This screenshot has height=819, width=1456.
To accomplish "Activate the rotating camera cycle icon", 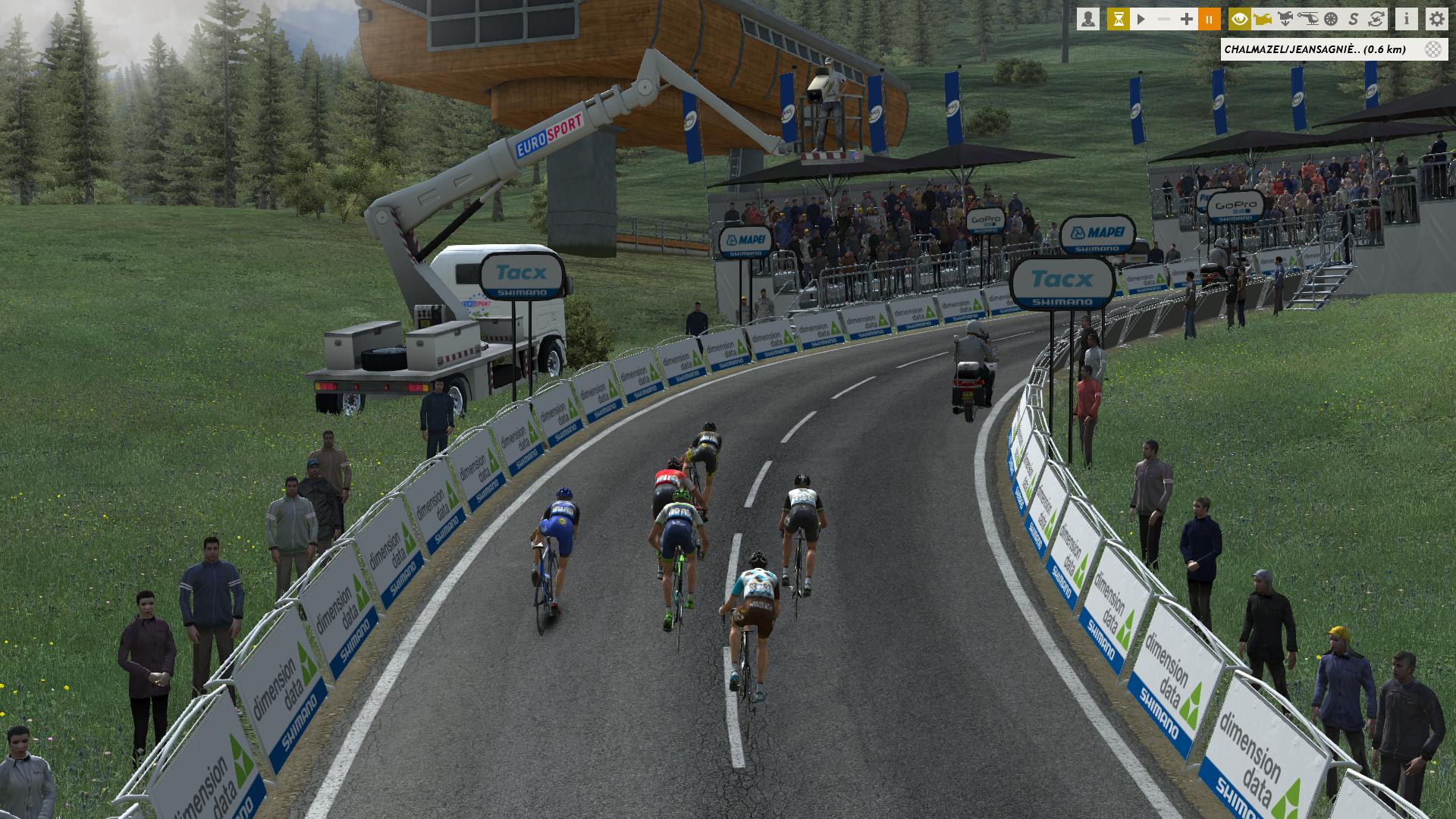I will click(x=1376, y=19).
